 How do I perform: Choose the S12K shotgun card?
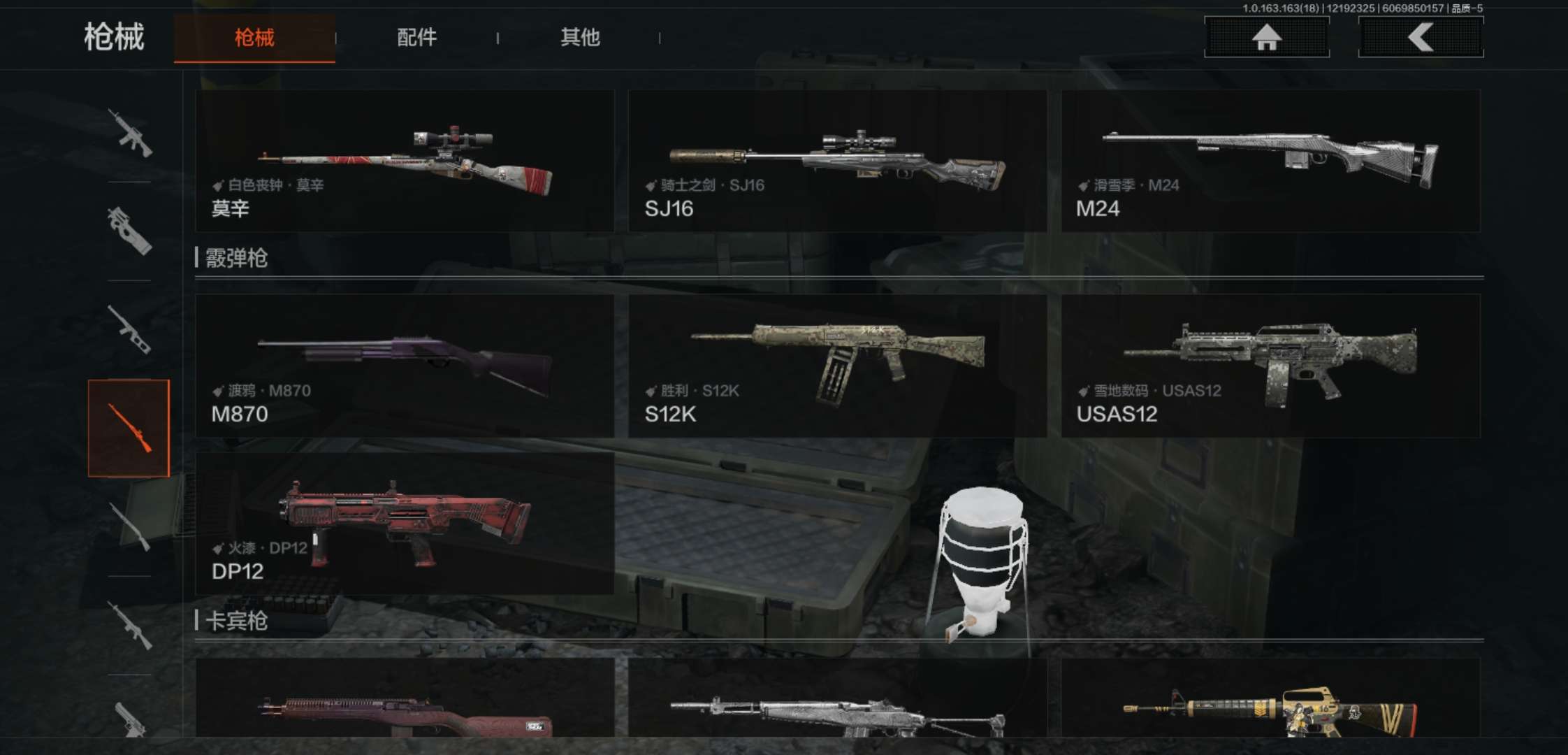[x=837, y=366]
